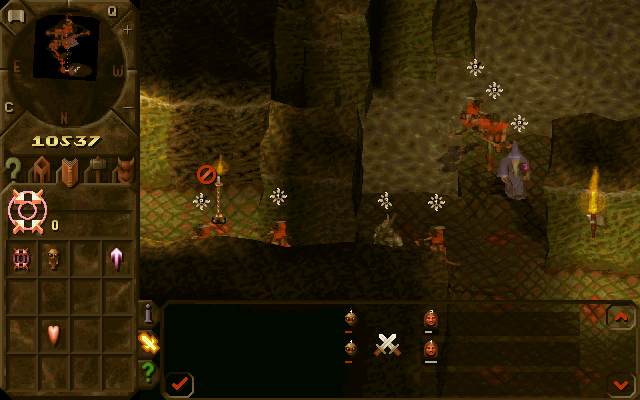Select the red cage-like spell icon

[x=21, y=258]
